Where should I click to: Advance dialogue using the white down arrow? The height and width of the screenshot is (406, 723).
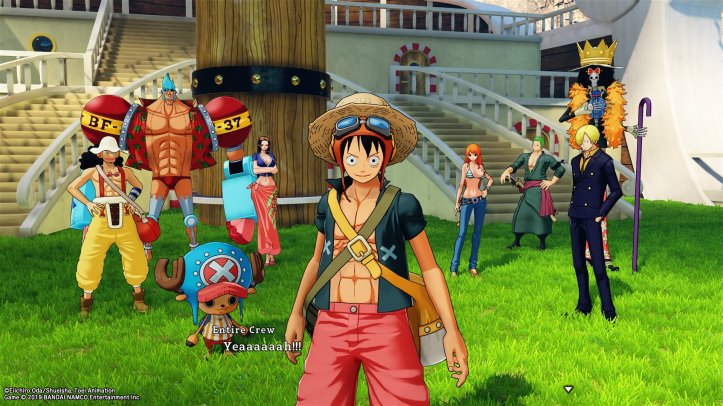coord(568,388)
